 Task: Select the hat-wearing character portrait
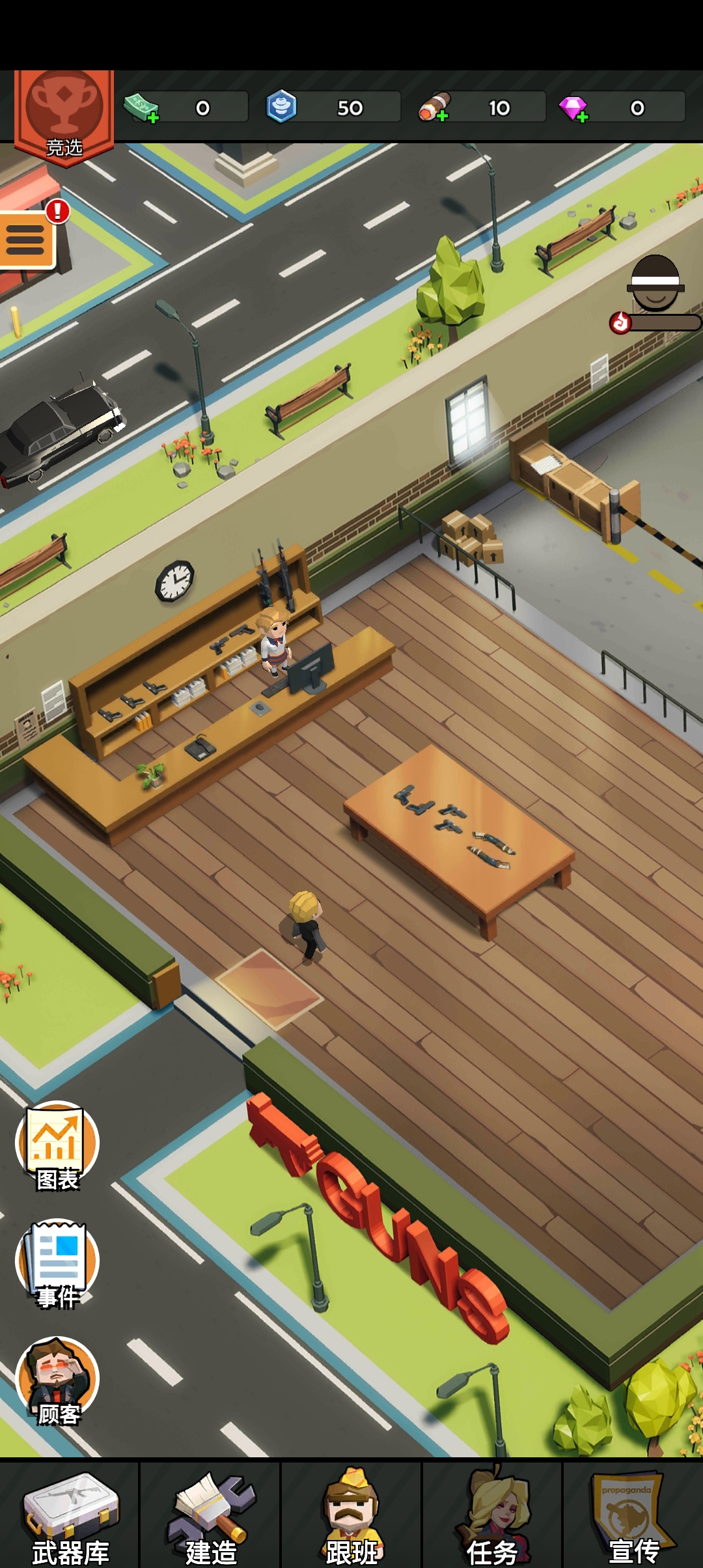tap(655, 284)
